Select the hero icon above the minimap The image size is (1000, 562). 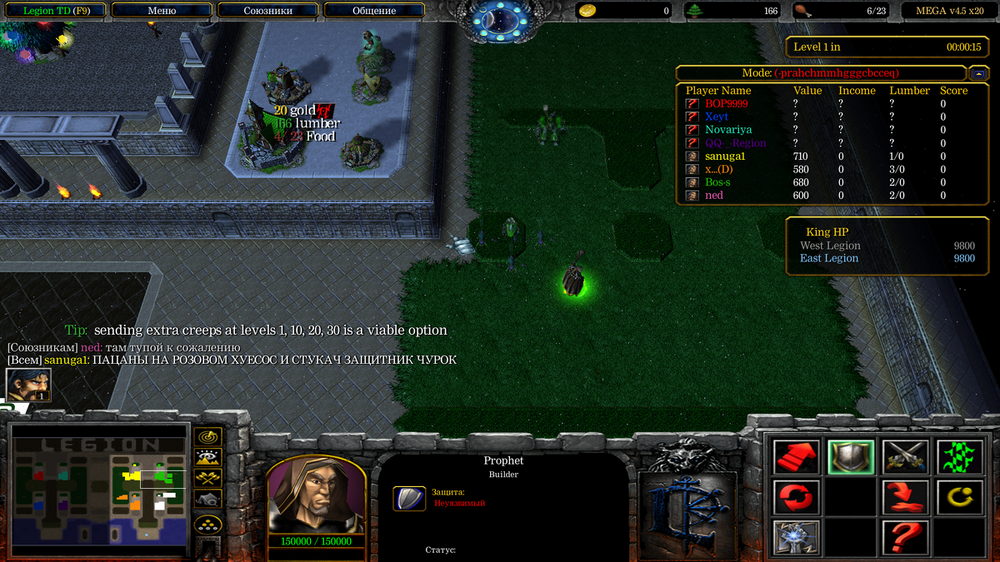pyautogui.click(x=28, y=385)
